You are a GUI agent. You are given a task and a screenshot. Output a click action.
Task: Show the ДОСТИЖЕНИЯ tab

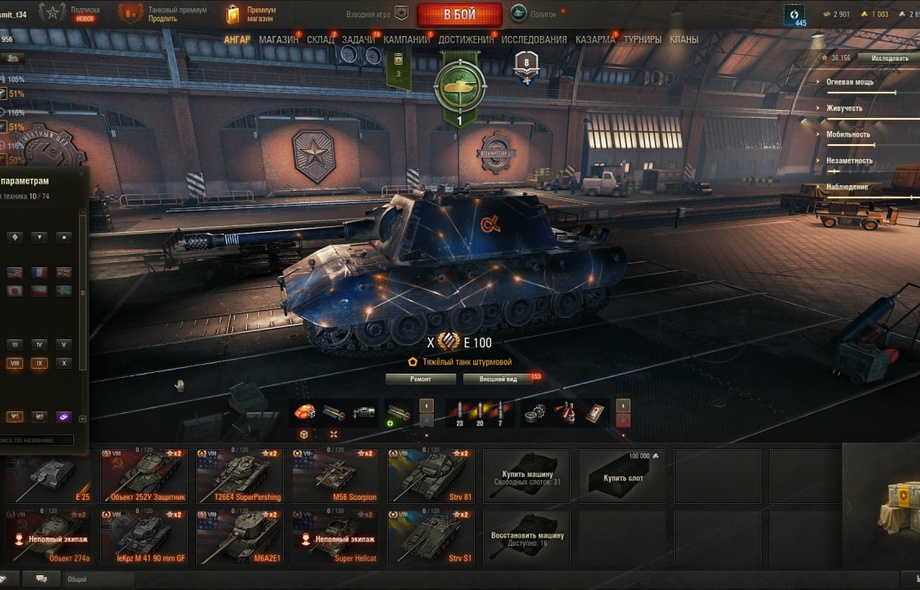click(x=465, y=39)
